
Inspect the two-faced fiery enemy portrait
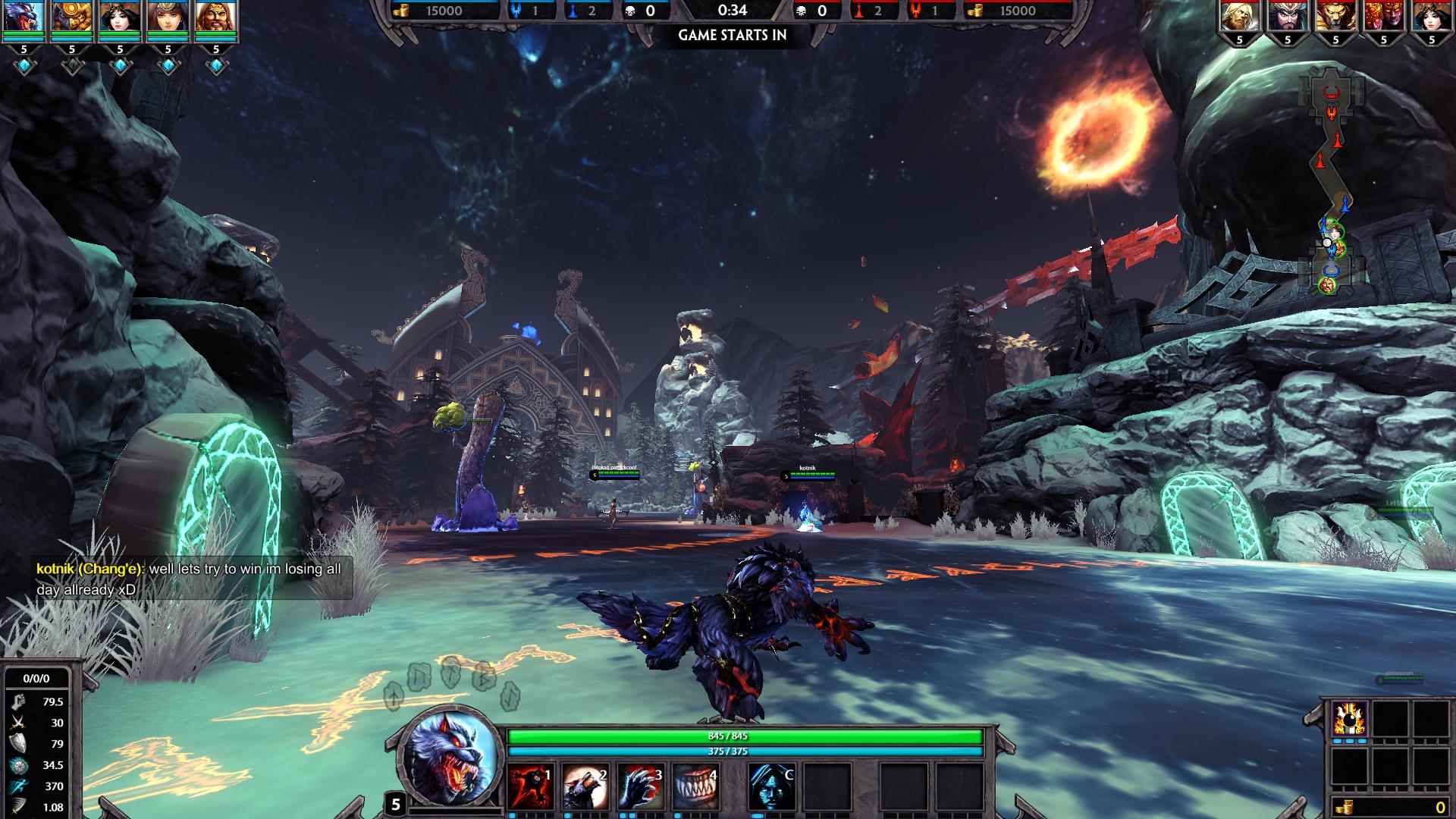(x=1383, y=17)
